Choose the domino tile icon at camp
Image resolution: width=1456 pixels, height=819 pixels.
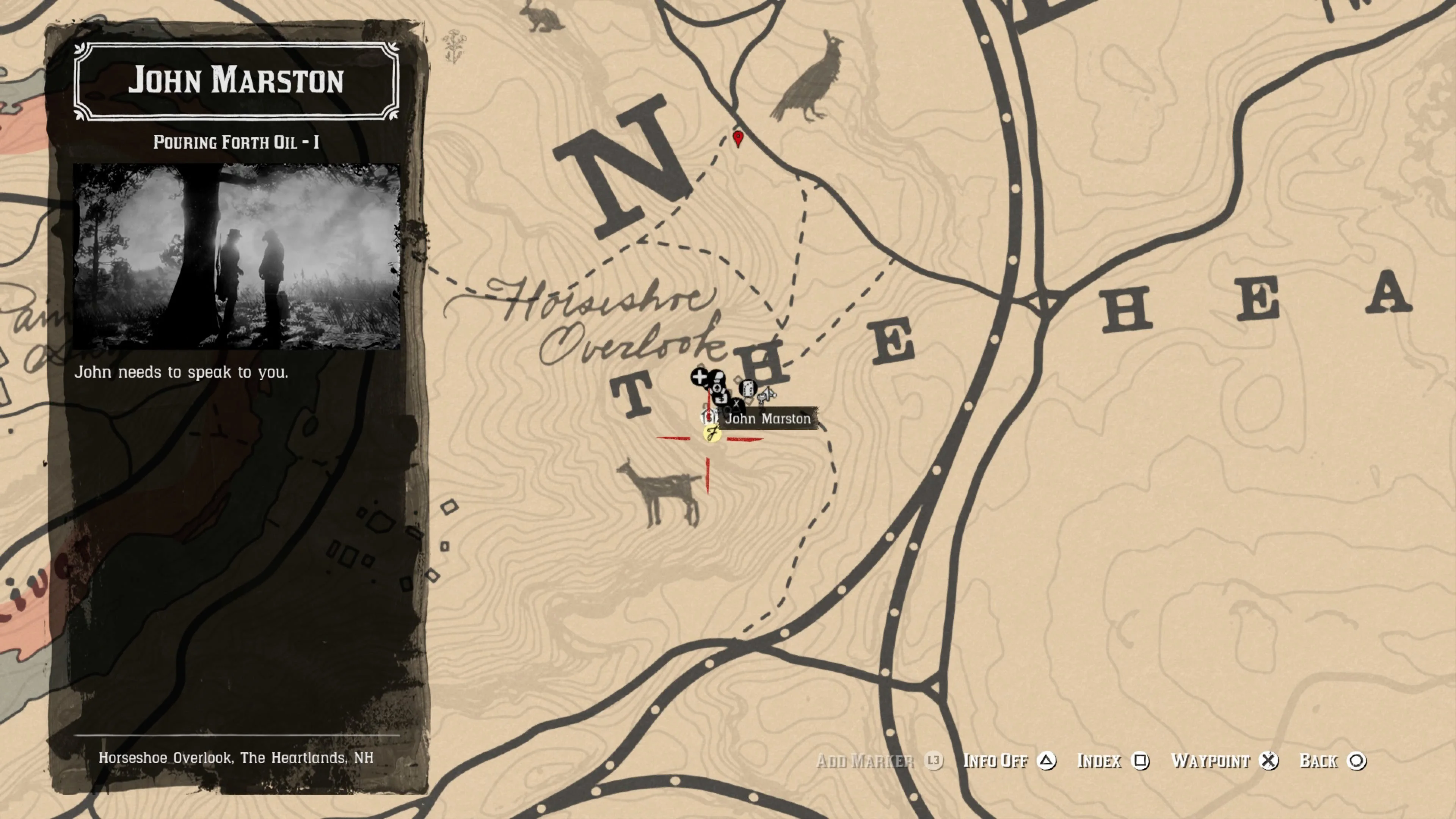[x=748, y=388]
